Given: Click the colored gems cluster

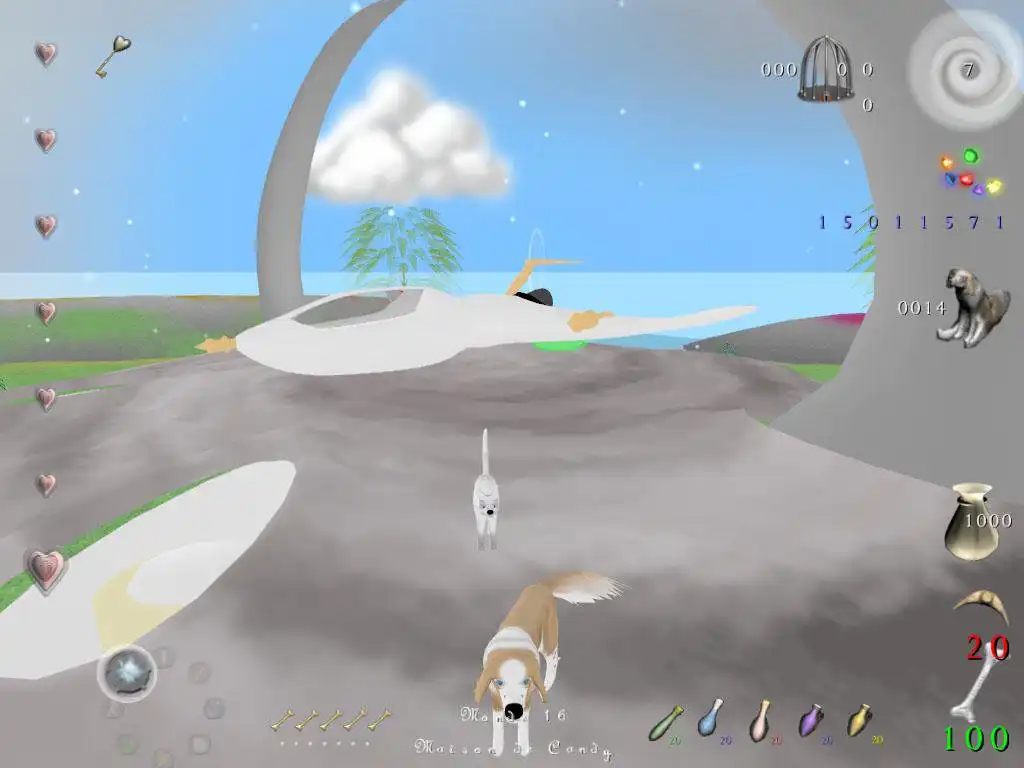Looking at the screenshot, I should click(x=969, y=174).
